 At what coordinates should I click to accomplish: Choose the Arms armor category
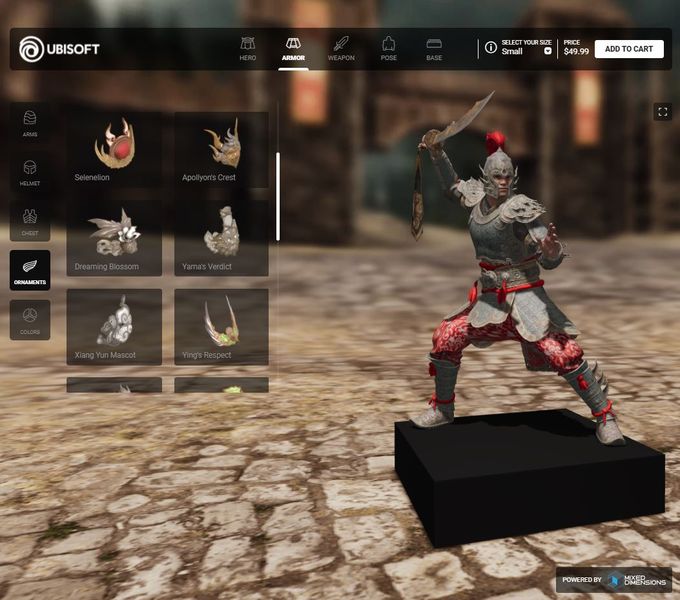30,123
